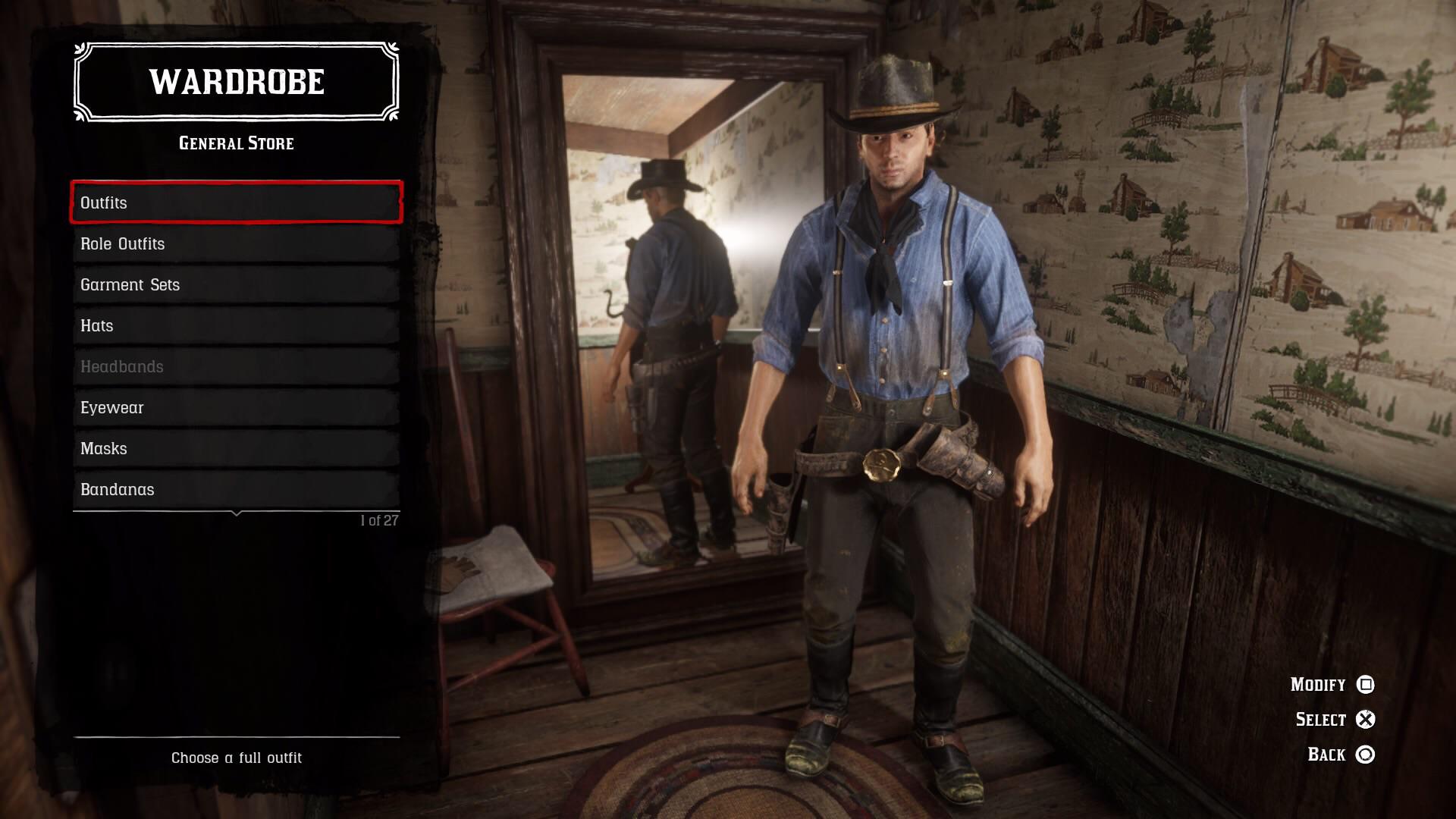Click the cross Select button icon

click(1367, 719)
